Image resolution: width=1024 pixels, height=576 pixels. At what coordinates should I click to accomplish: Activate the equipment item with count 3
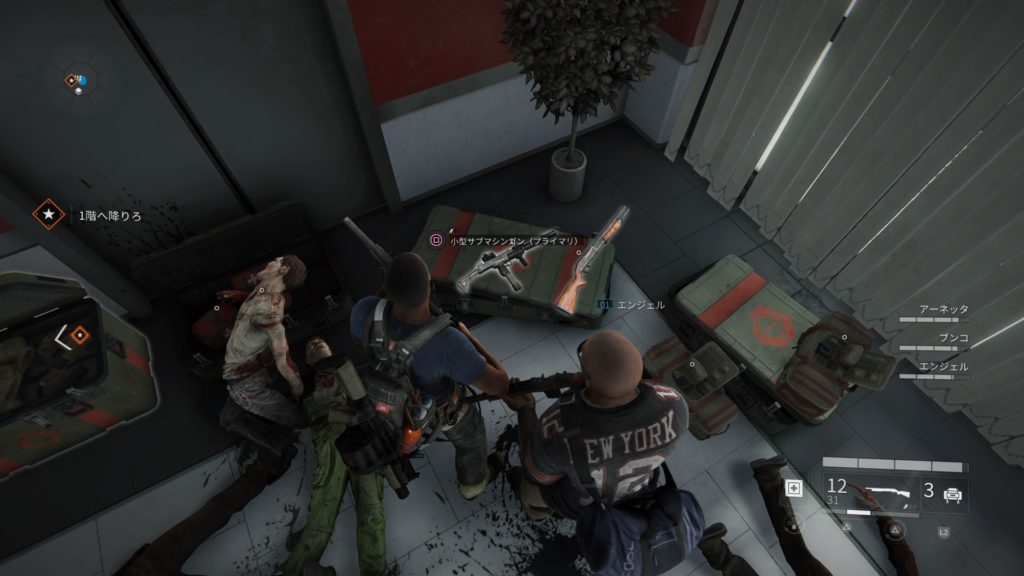click(942, 492)
